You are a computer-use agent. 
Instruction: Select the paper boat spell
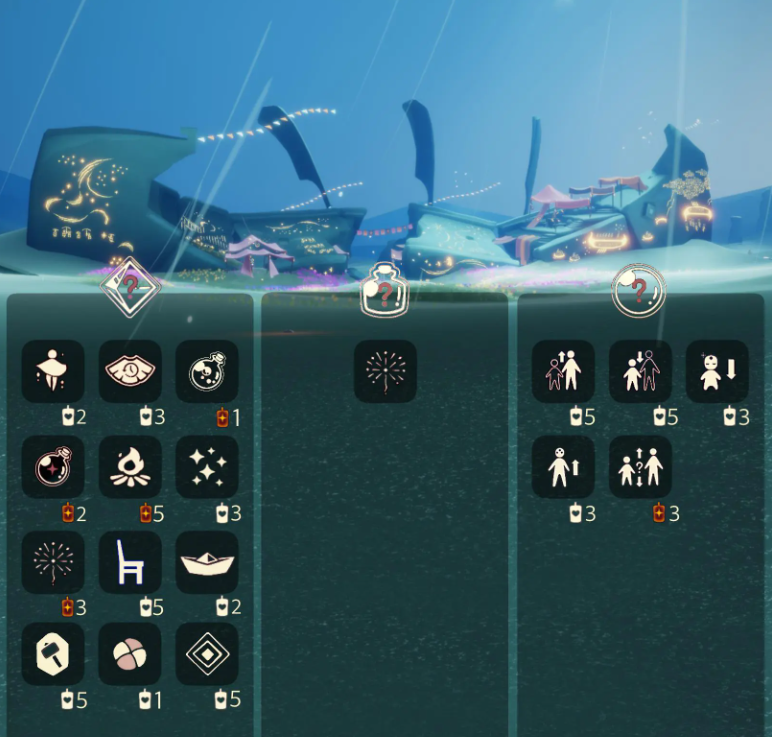(x=207, y=561)
